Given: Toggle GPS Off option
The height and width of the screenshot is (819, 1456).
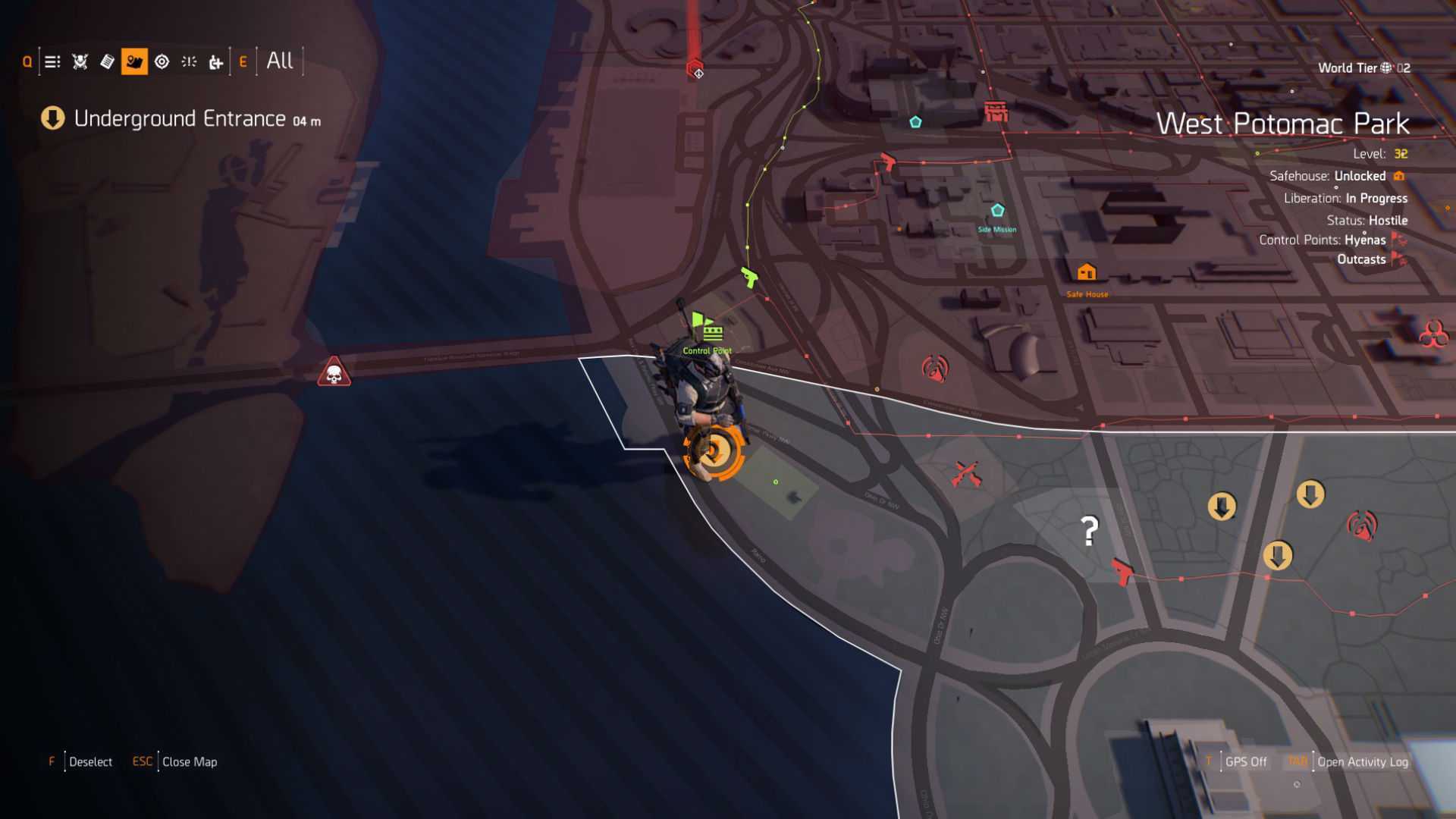Looking at the screenshot, I should click(x=1245, y=761).
